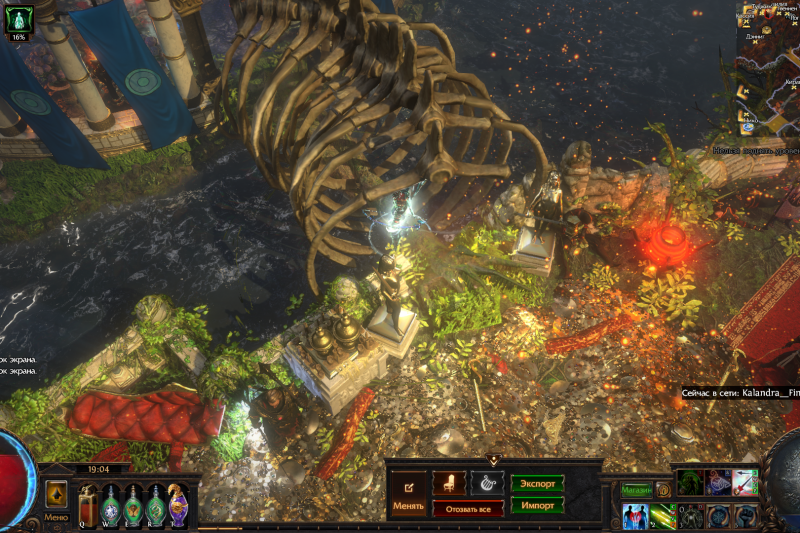The height and width of the screenshot is (533, 800).
Task: Open the chair decorations button
Action: [x=449, y=483]
